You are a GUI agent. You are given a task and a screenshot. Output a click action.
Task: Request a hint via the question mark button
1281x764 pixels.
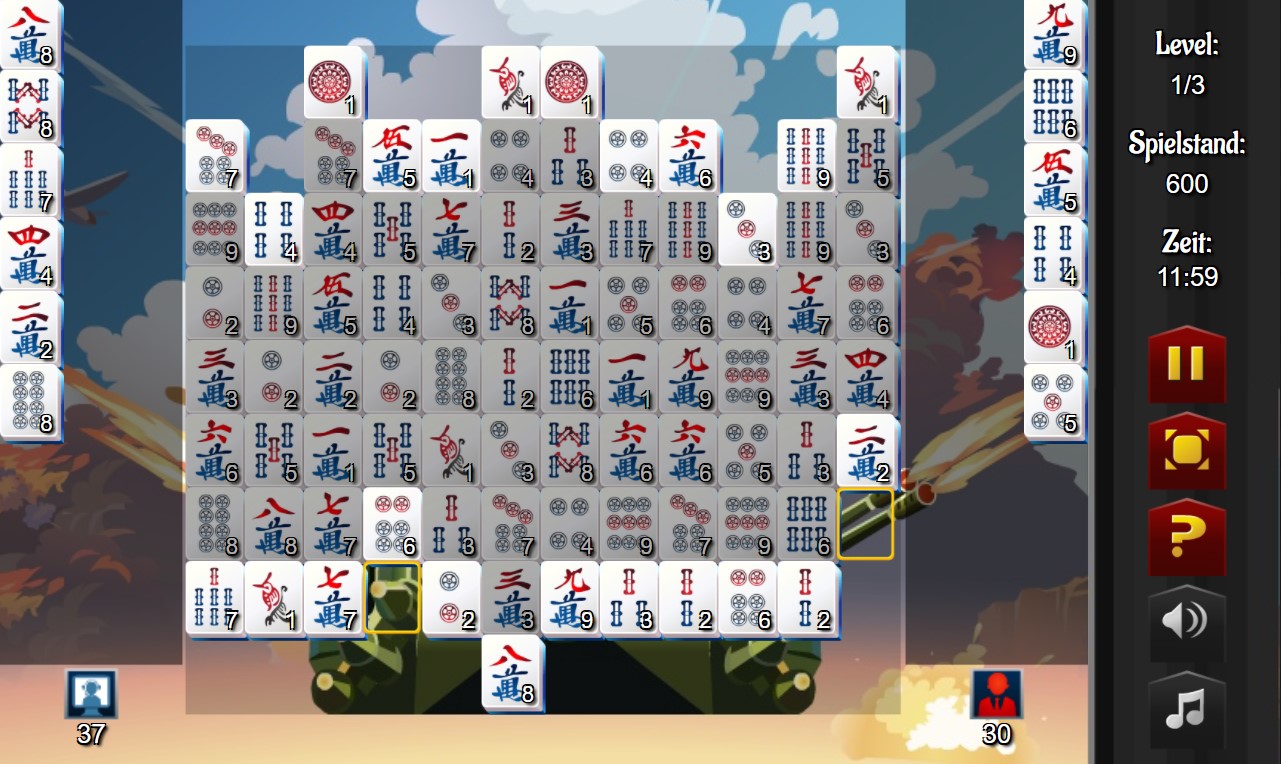click(x=1186, y=537)
